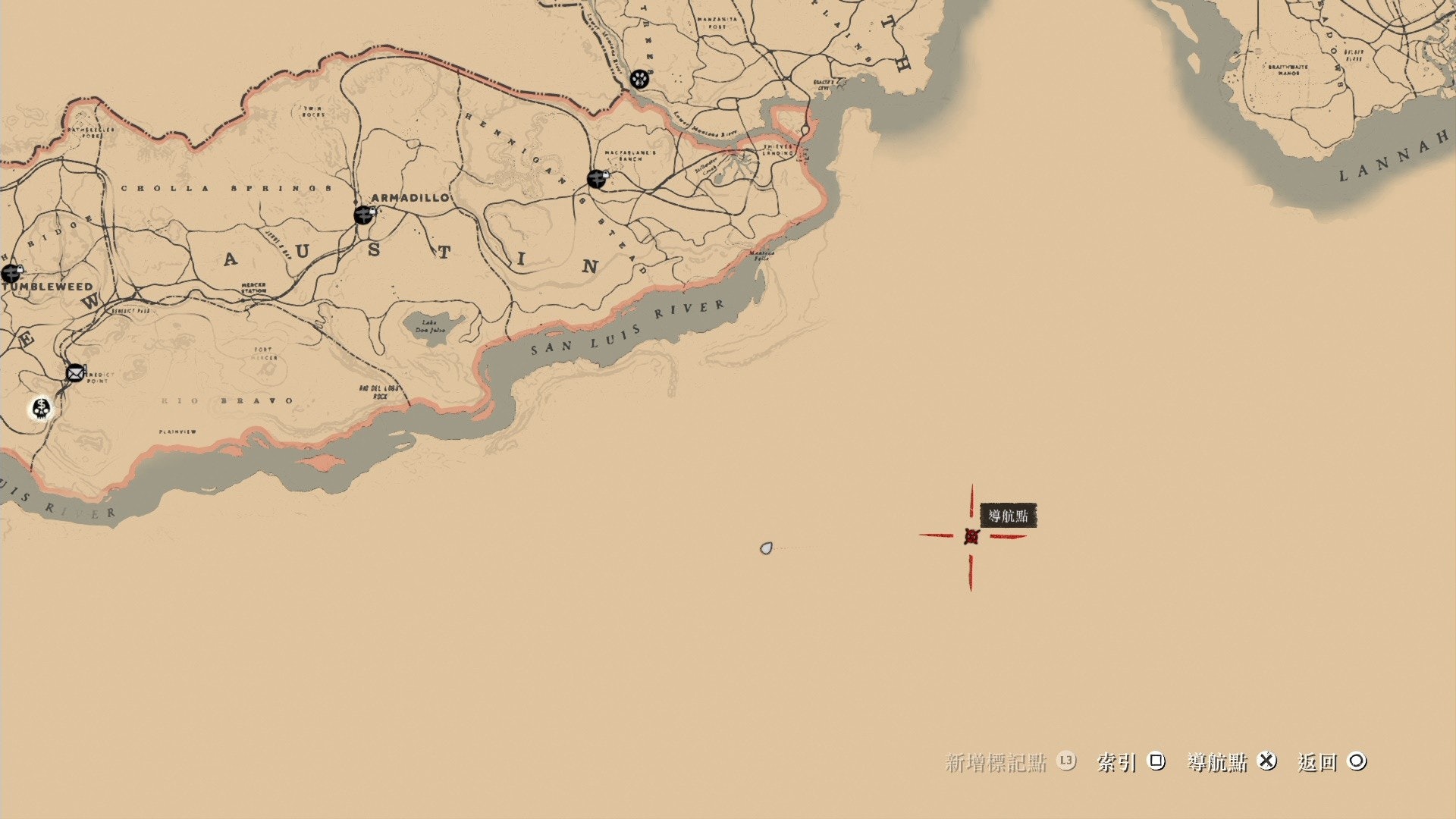1456x819 pixels.
Task: Select the Thieves Landing location label
Action: click(777, 149)
